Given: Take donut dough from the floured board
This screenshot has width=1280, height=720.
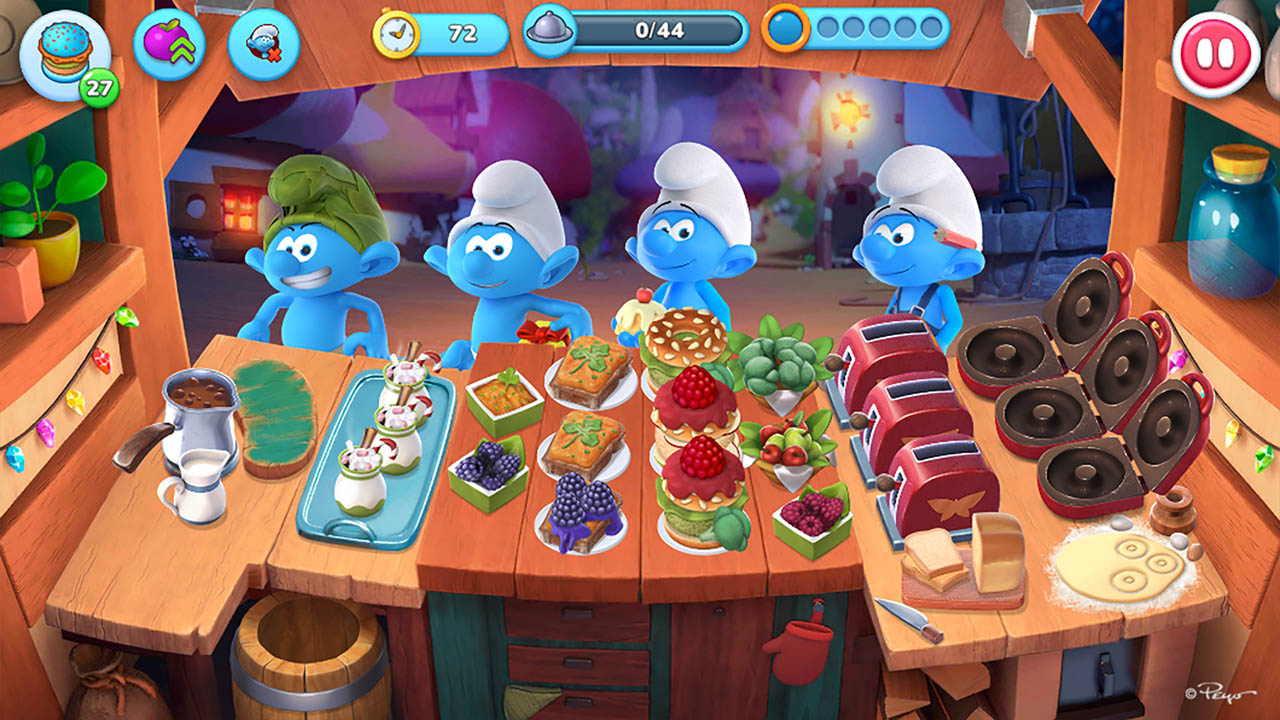Looking at the screenshot, I should click(x=1118, y=565).
